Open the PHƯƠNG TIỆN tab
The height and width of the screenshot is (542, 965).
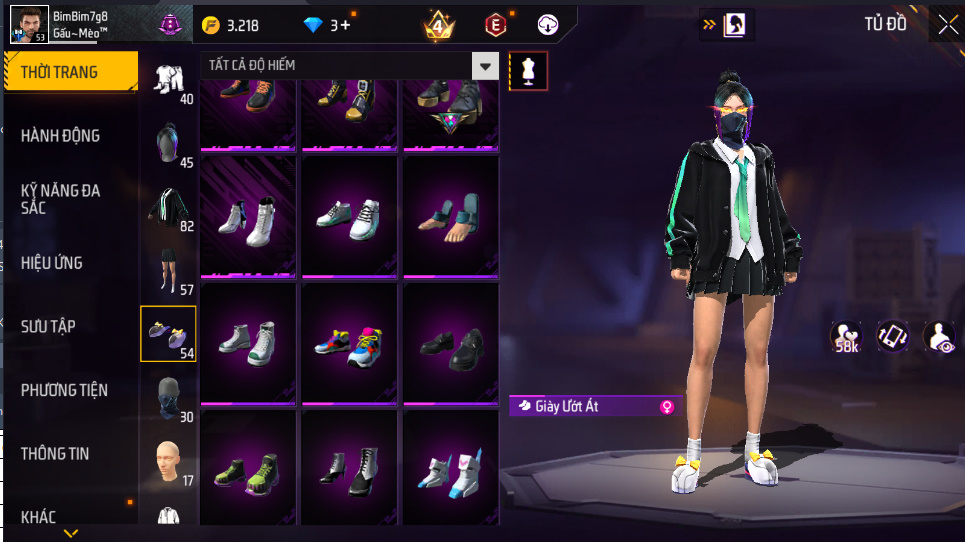tap(64, 390)
